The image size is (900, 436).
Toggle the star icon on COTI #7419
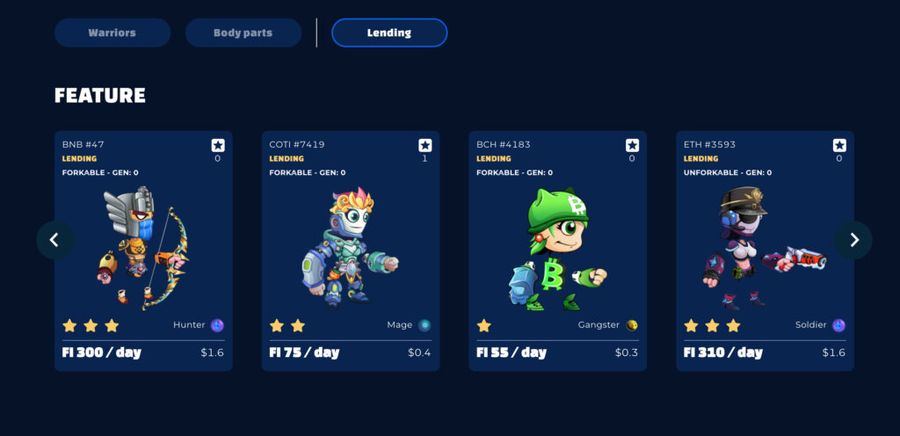[425, 145]
